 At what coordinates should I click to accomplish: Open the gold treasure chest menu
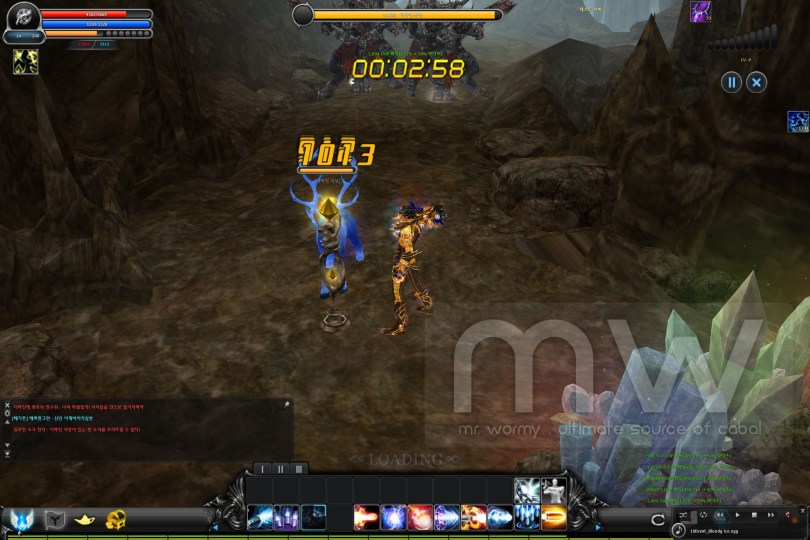pyautogui.click(x=116, y=519)
